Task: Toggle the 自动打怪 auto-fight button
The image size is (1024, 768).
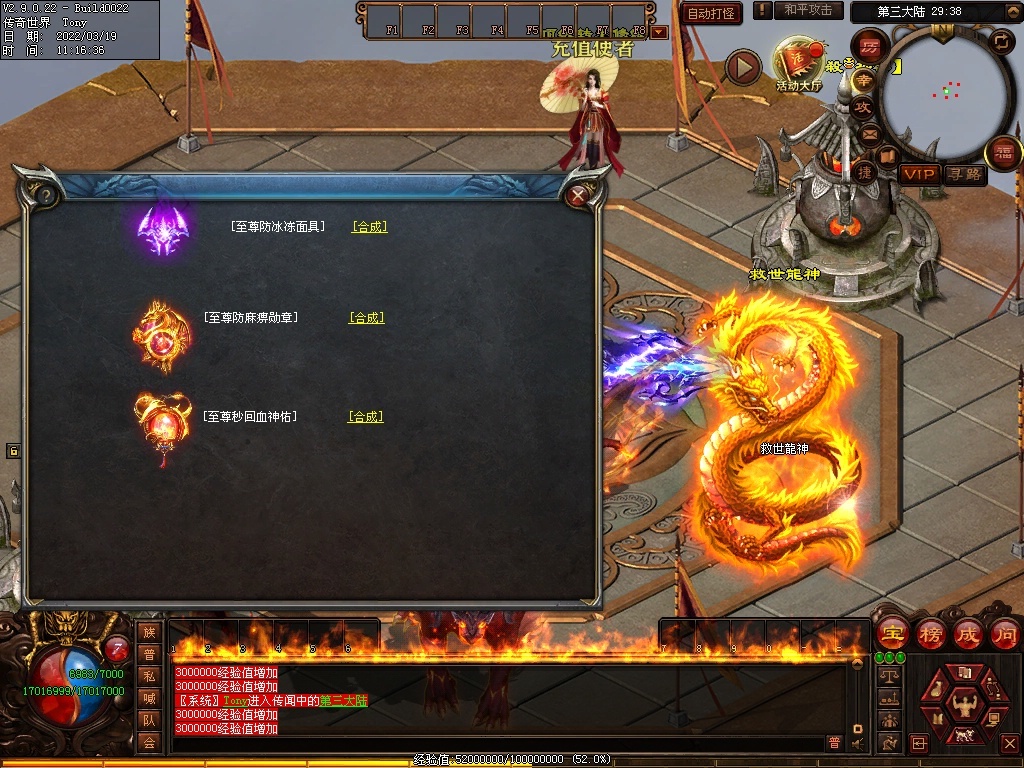Action: pyautogui.click(x=711, y=13)
